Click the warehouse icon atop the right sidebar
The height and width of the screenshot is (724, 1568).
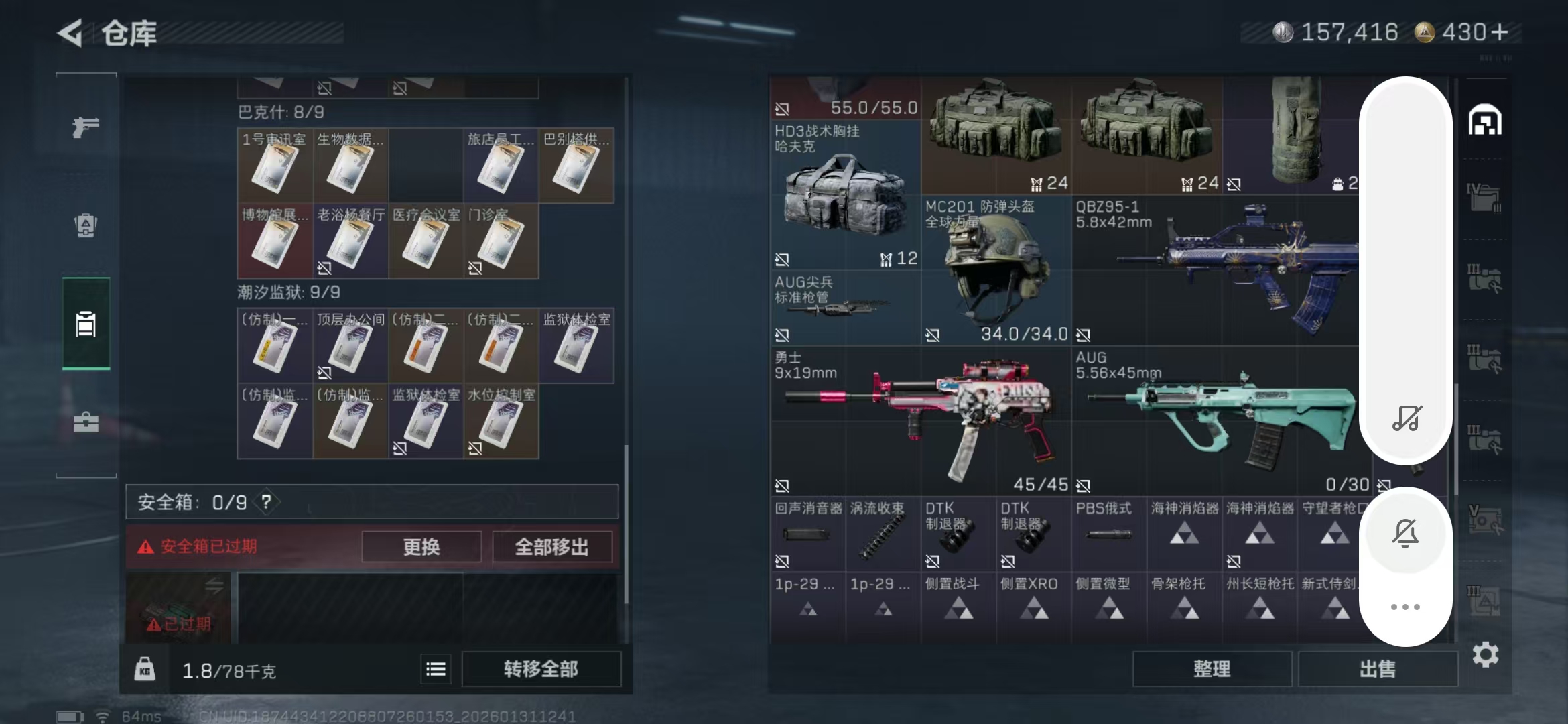1486,121
